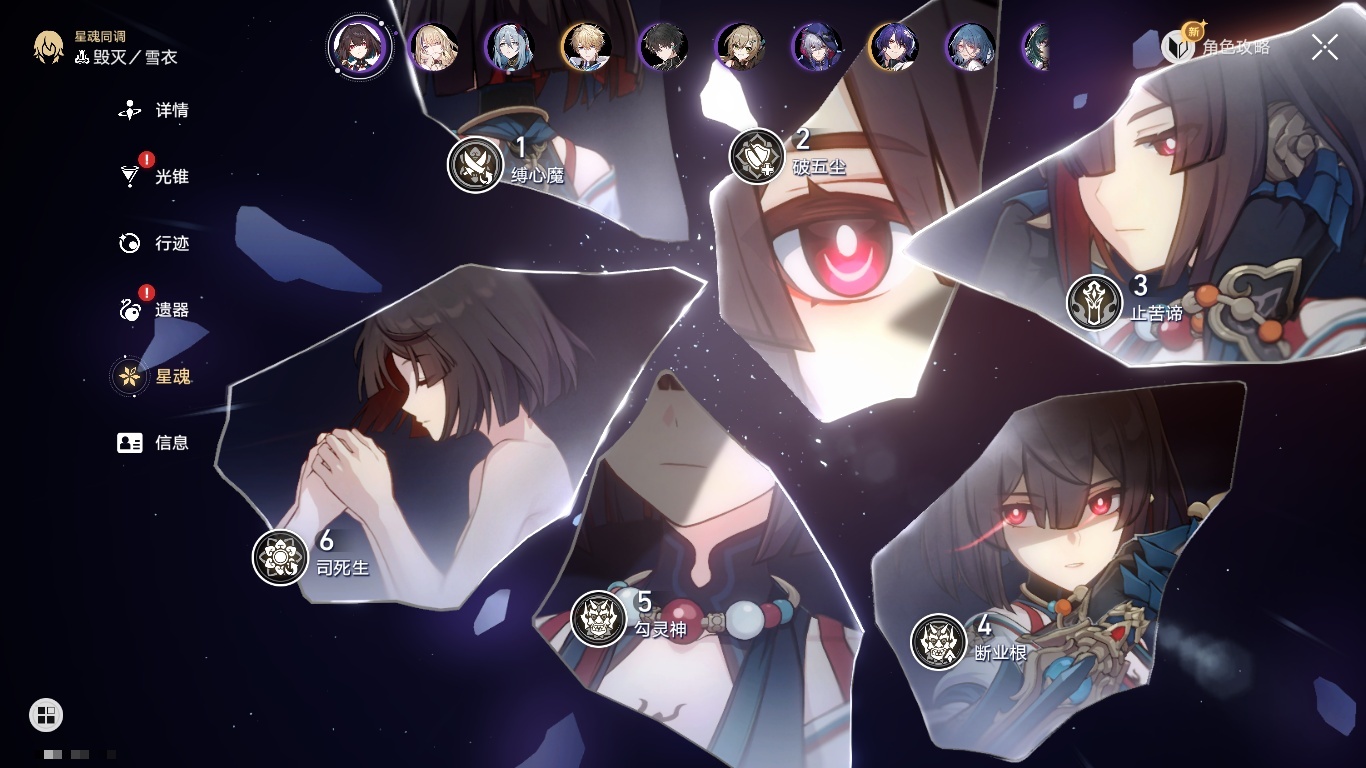This screenshot has height=768, width=1366.
Task: Open the 详情 details page
Action: [x=154, y=110]
